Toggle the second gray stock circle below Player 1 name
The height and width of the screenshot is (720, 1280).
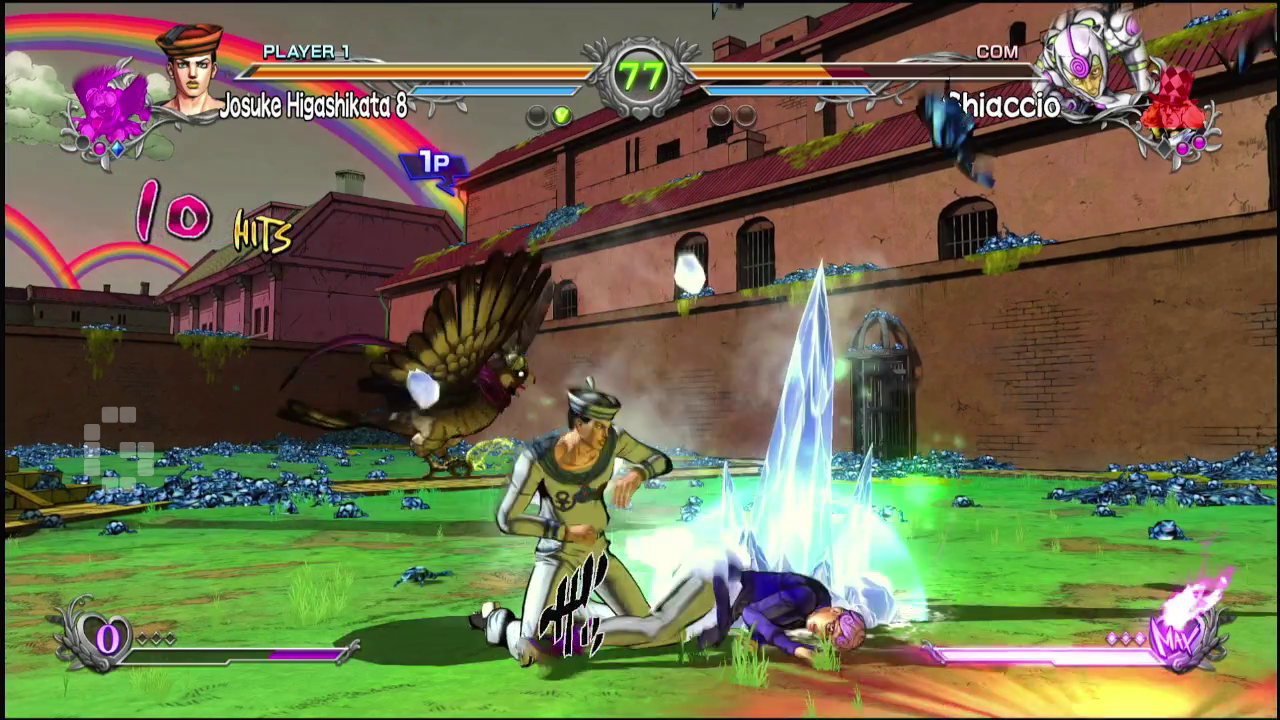pos(535,115)
